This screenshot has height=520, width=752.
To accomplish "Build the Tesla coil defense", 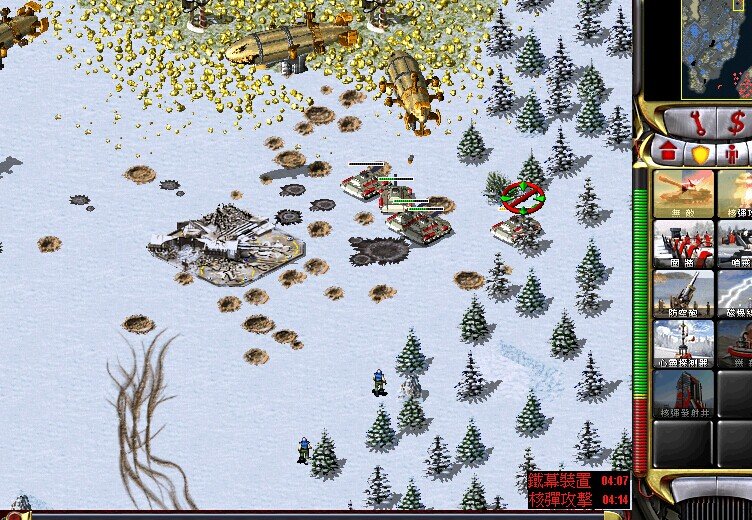I will pyautogui.click(x=736, y=294).
